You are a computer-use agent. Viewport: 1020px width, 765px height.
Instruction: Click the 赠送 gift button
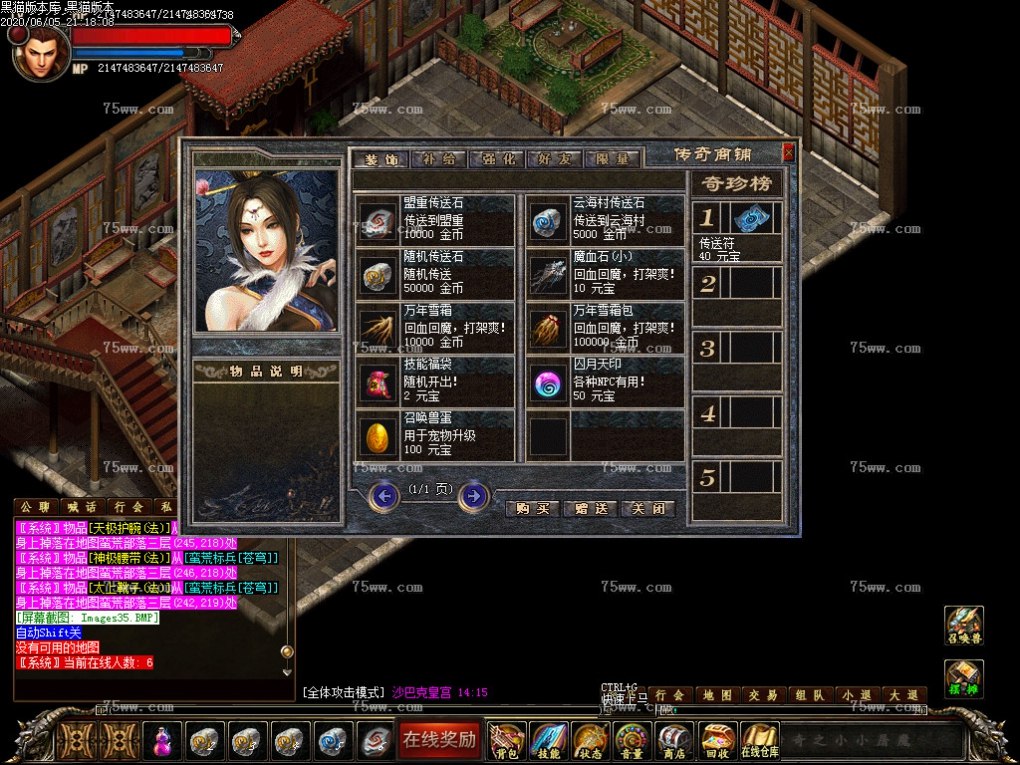pyautogui.click(x=591, y=509)
